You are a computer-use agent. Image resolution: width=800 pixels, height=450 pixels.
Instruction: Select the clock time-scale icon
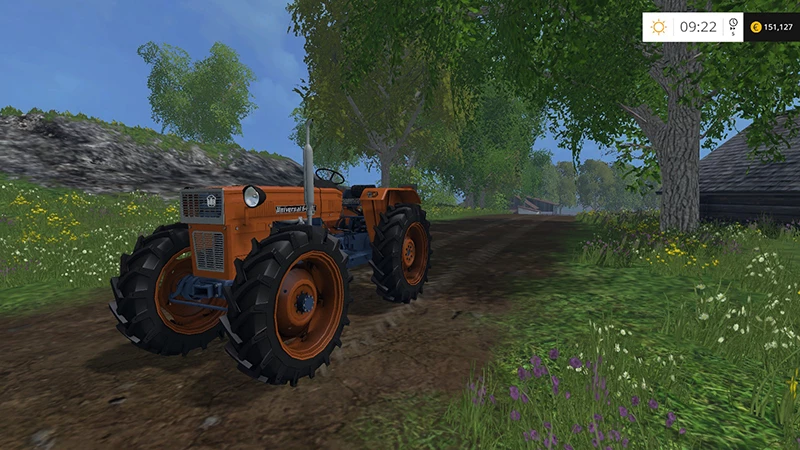point(733,25)
